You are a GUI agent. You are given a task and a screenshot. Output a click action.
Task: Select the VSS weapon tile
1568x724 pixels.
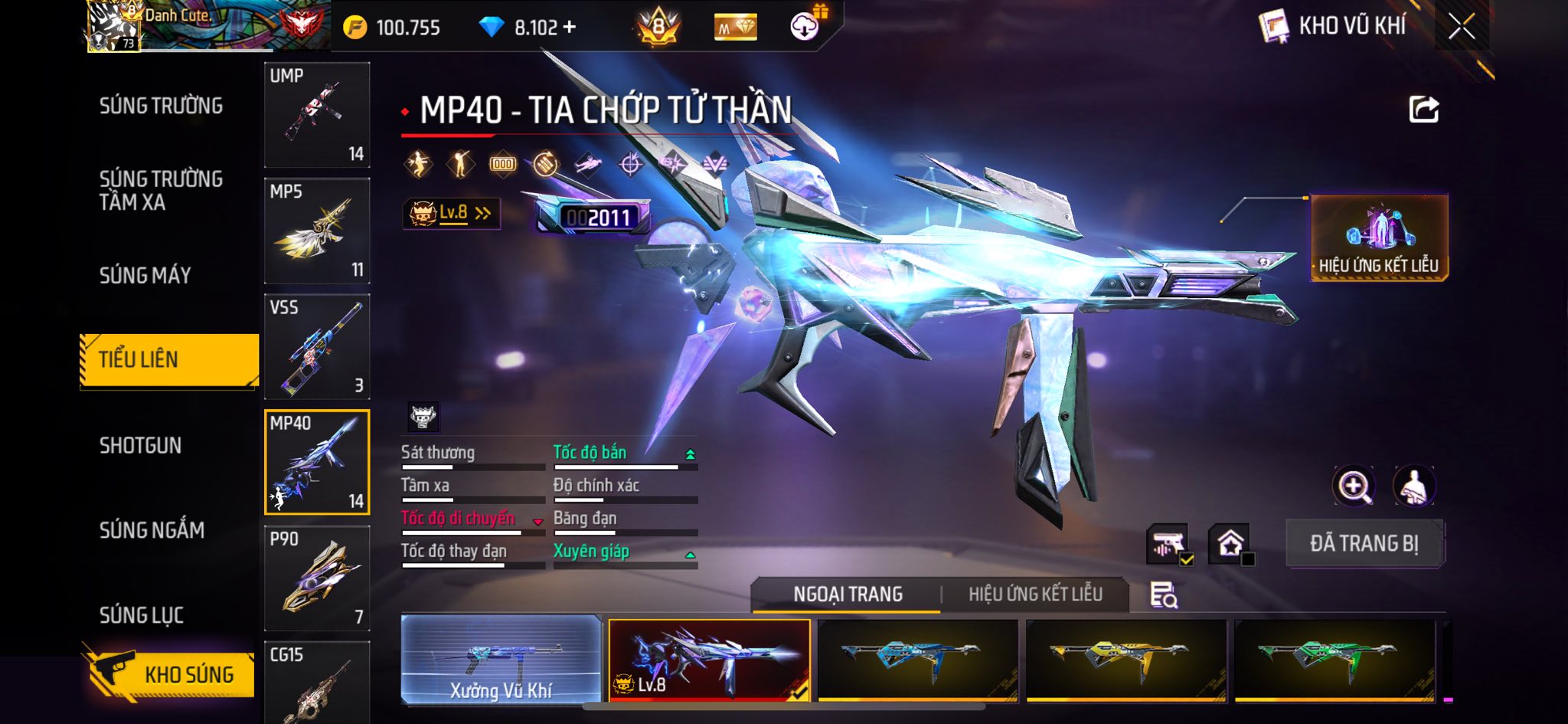coord(317,346)
